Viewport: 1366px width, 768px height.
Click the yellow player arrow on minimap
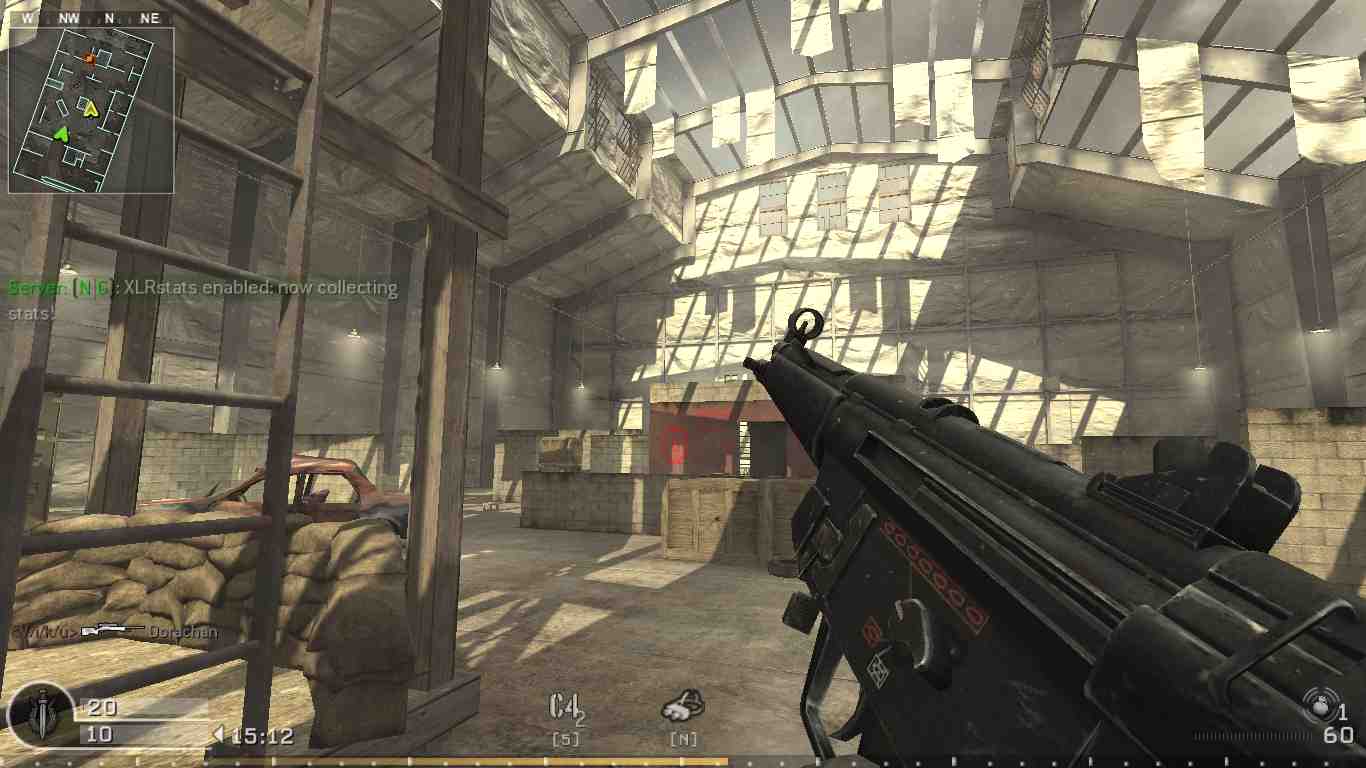pyautogui.click(x=90, y=110)
